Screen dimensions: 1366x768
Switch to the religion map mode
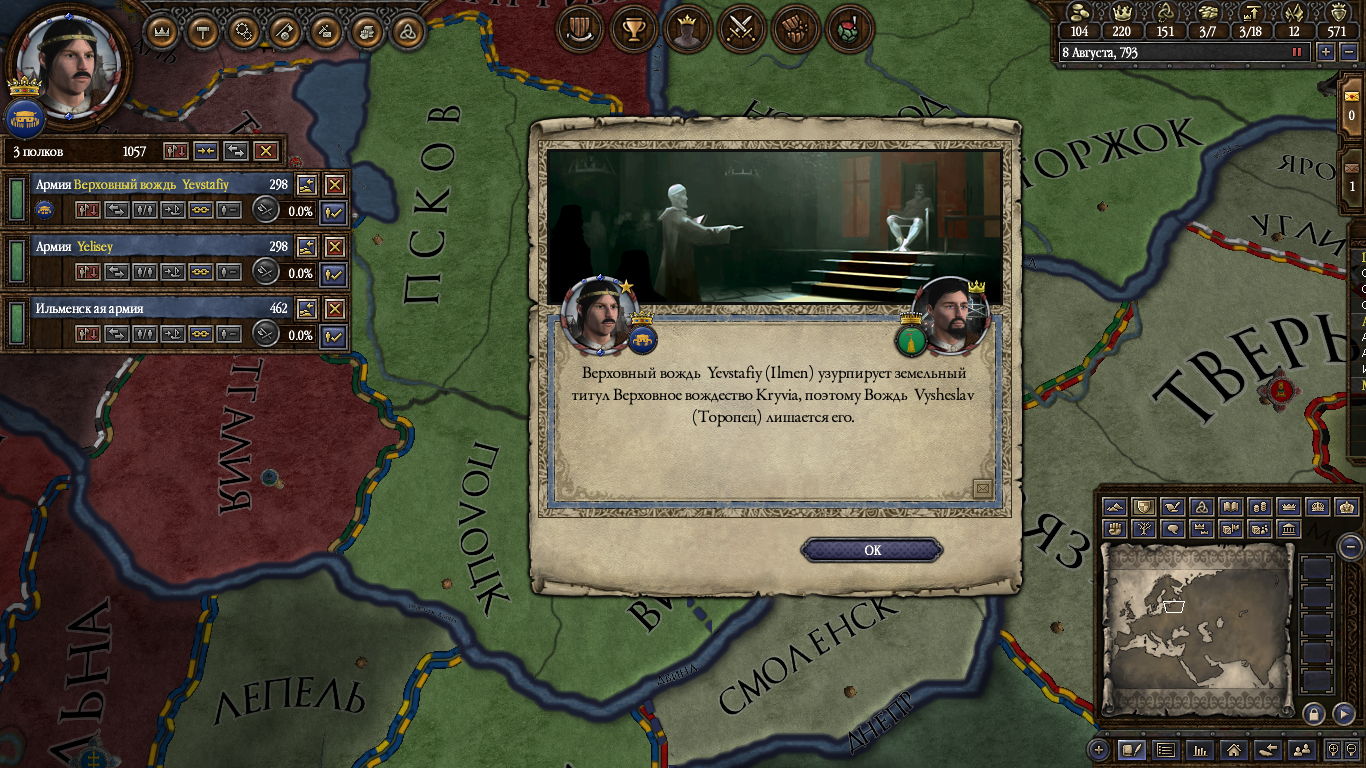click(1202, 507)
